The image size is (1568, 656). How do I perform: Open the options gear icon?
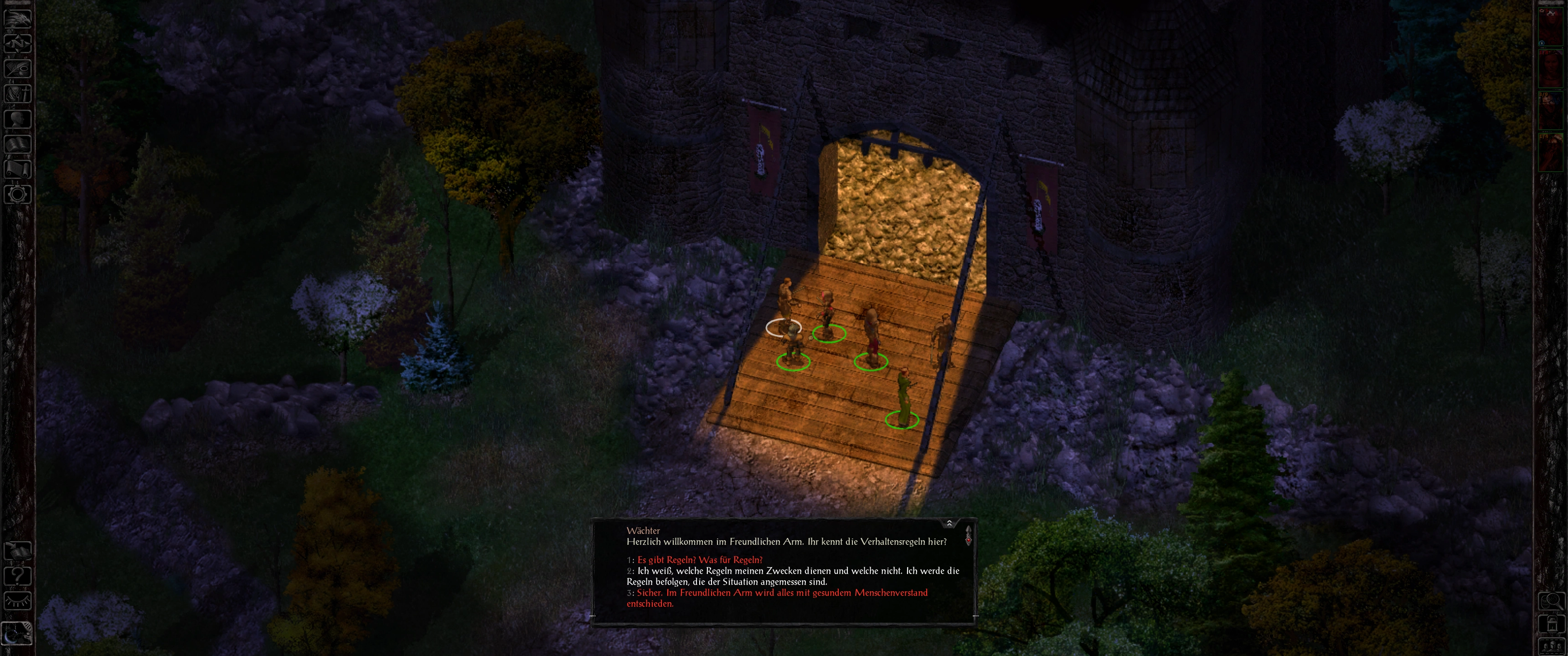18,195
